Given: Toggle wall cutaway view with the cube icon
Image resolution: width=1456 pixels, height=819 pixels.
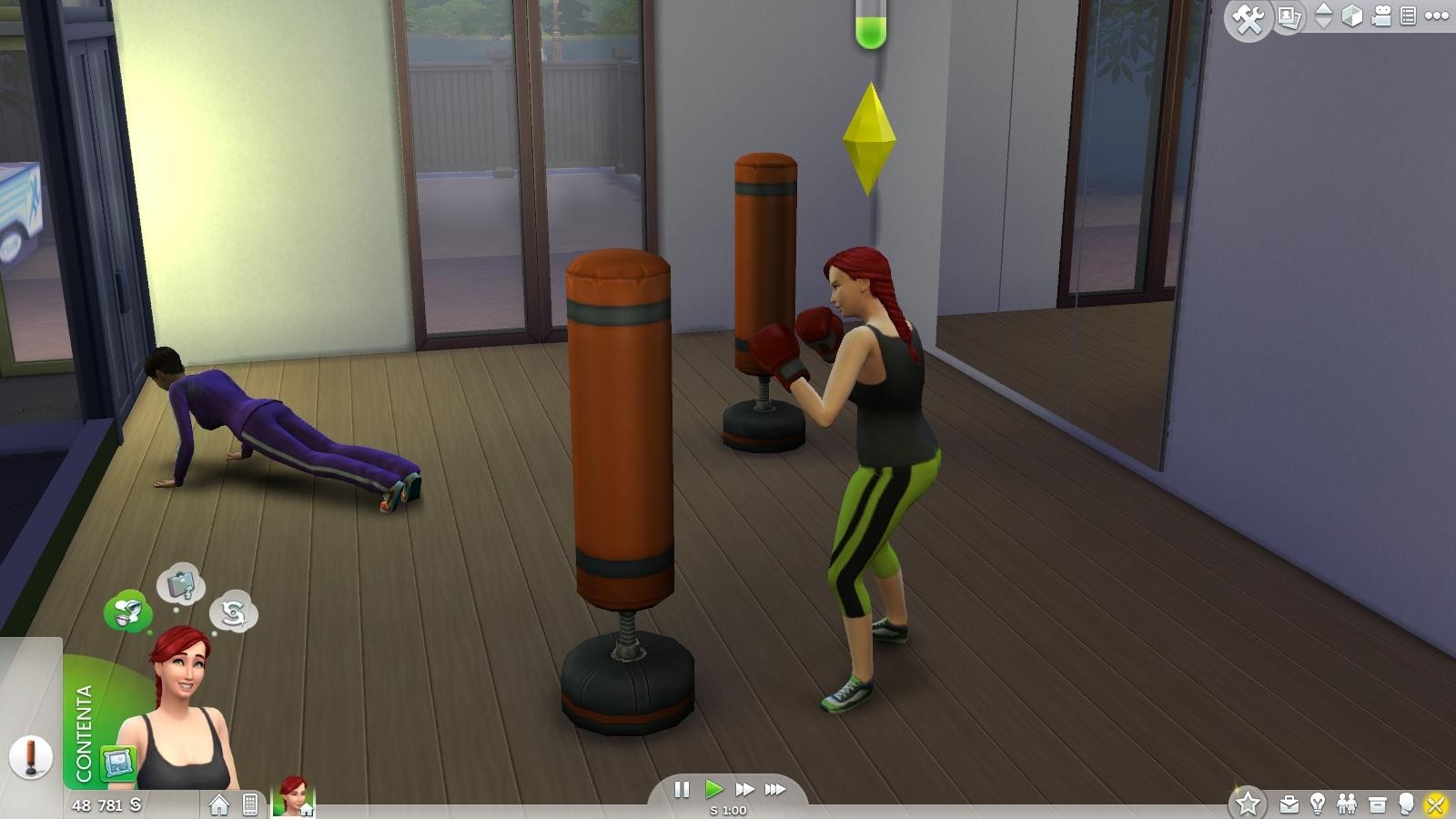Looking at the screenshot, I should click(x=1352, y=15).
